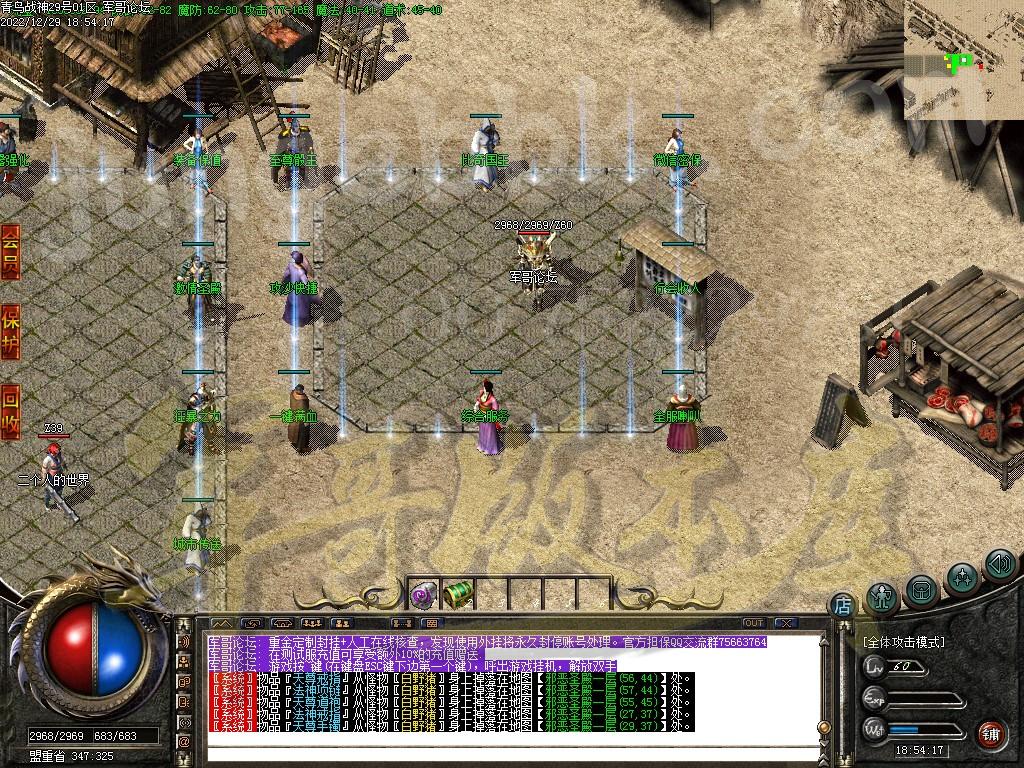
Task: Use the purple spiral item in belt
Action: (421, 595)
